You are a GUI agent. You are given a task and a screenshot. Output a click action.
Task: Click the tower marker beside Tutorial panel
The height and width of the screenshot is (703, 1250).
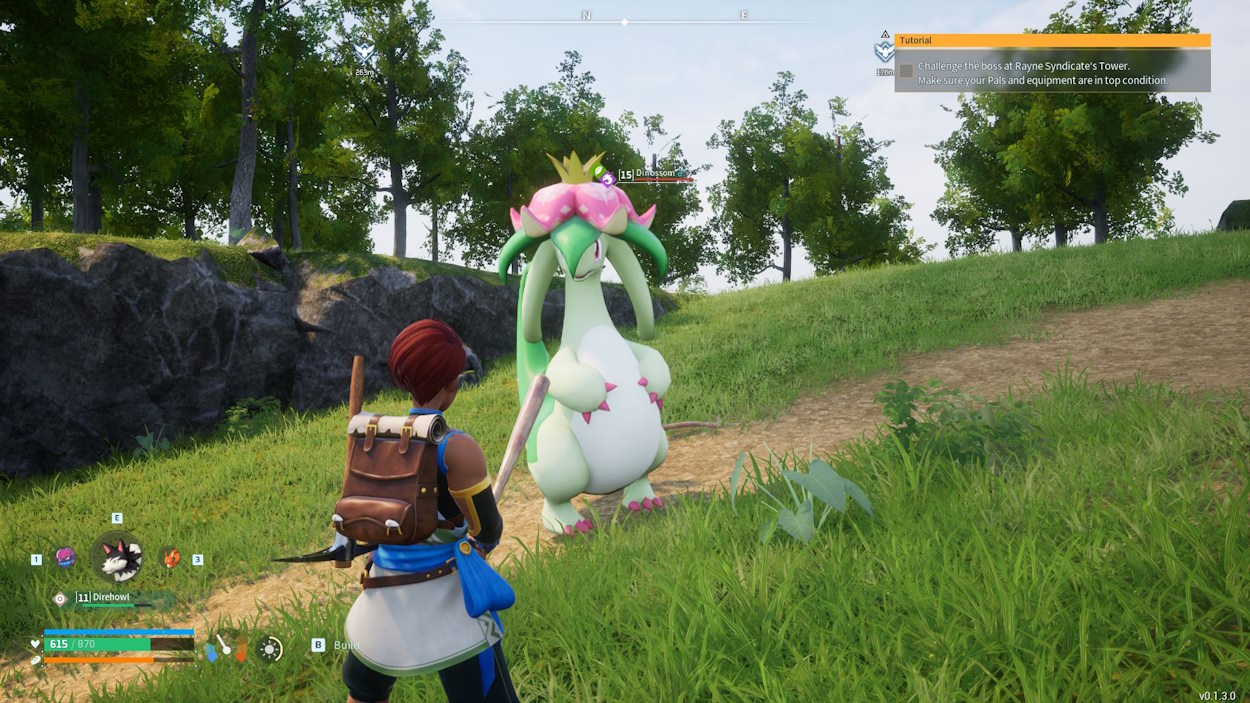point(884,51)
